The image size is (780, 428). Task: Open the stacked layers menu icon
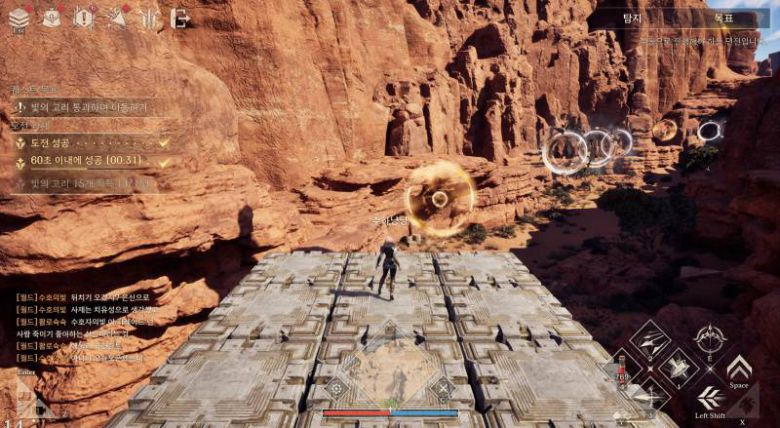tap(17, 17)
